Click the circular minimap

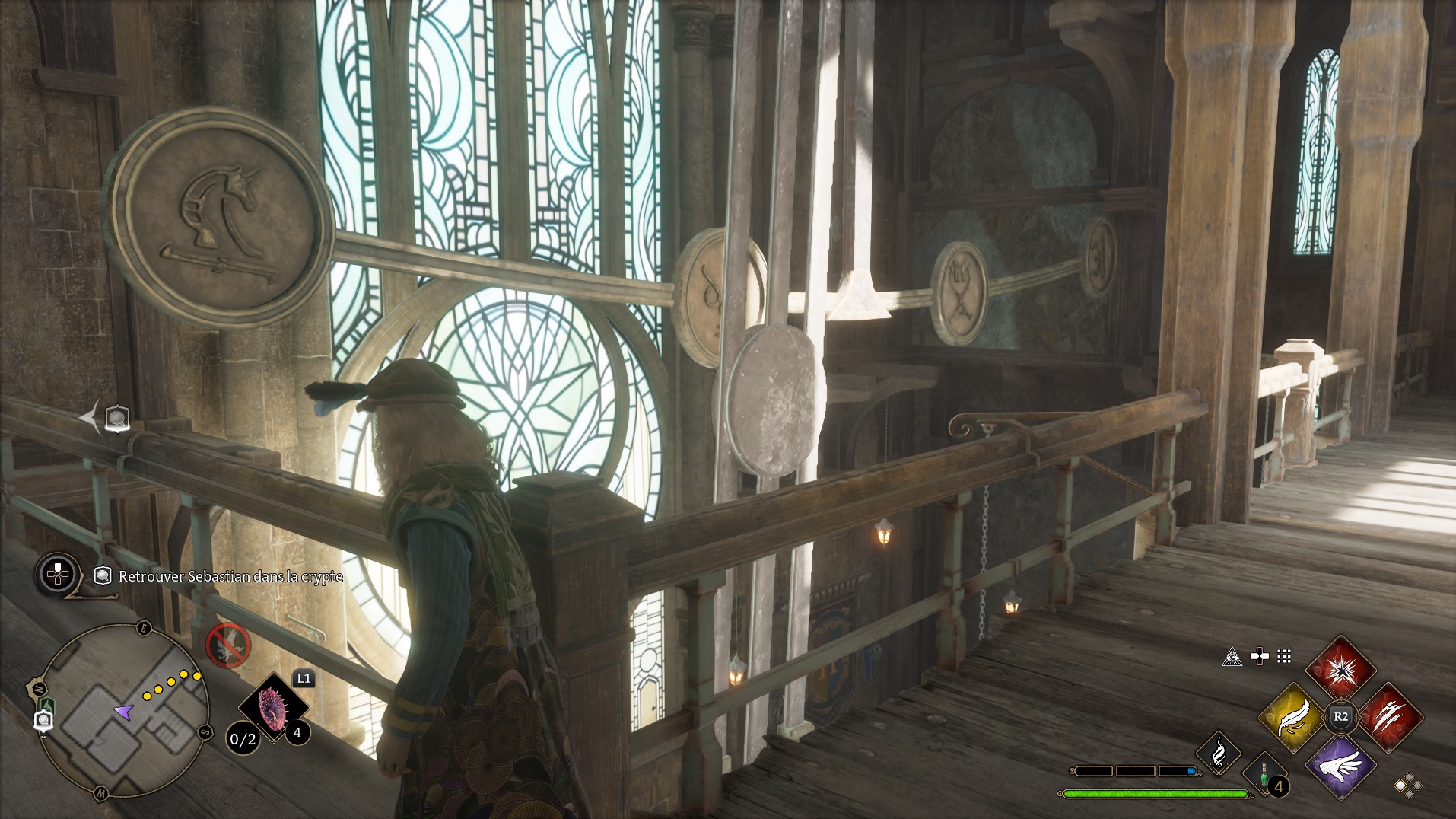click(122, 712)
